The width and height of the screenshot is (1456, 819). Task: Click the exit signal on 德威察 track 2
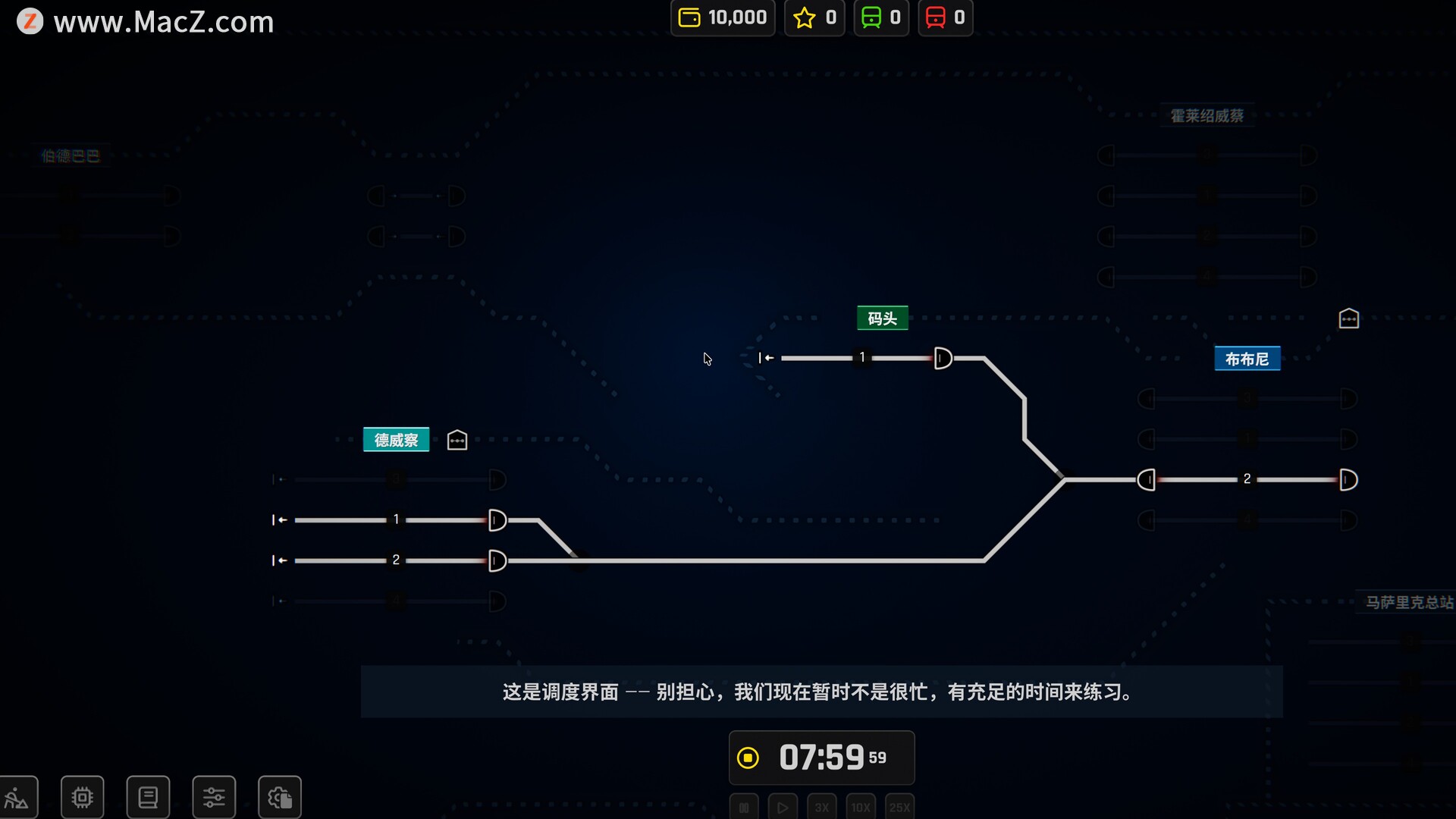[x=497, y=560]
